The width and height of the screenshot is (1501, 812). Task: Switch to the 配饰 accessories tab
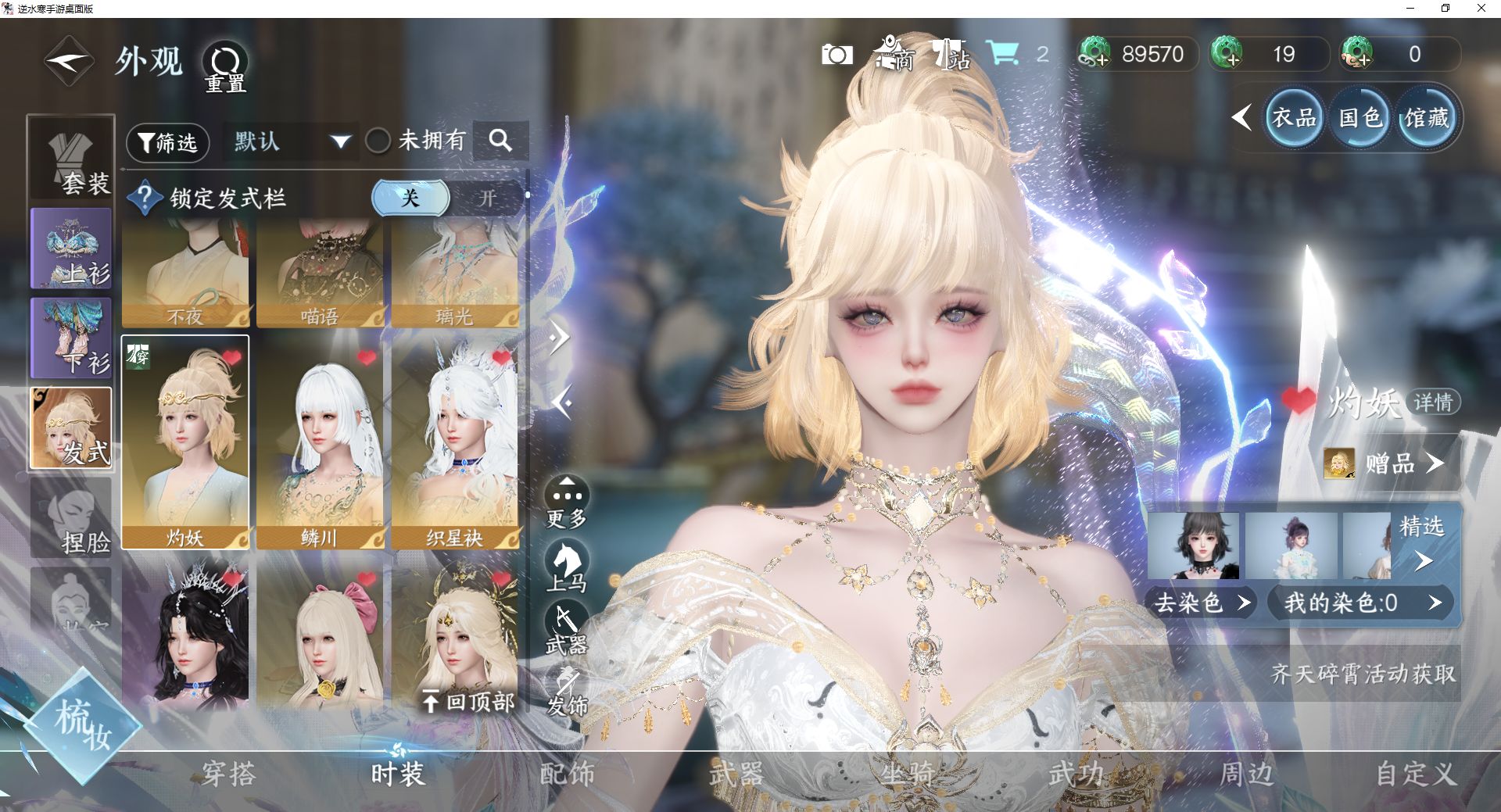(568, 774)
